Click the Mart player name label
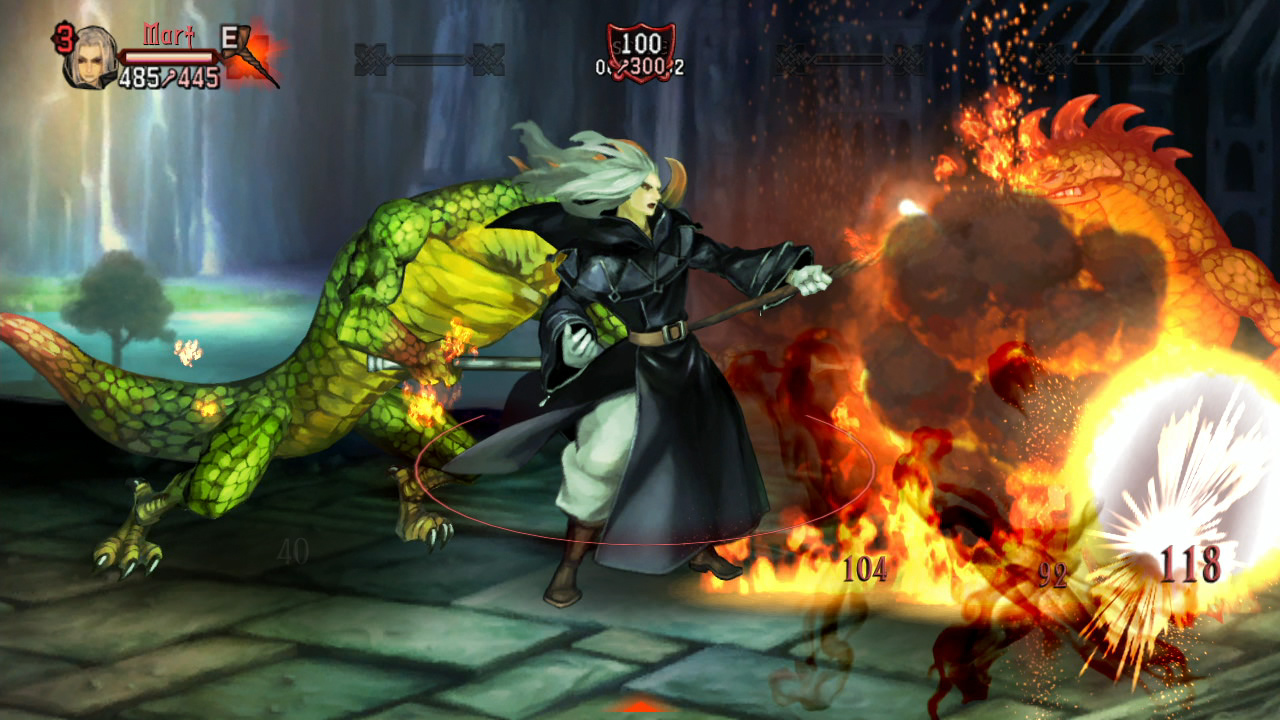This screenshot has height=720, width=1280. tap(167, 35)
